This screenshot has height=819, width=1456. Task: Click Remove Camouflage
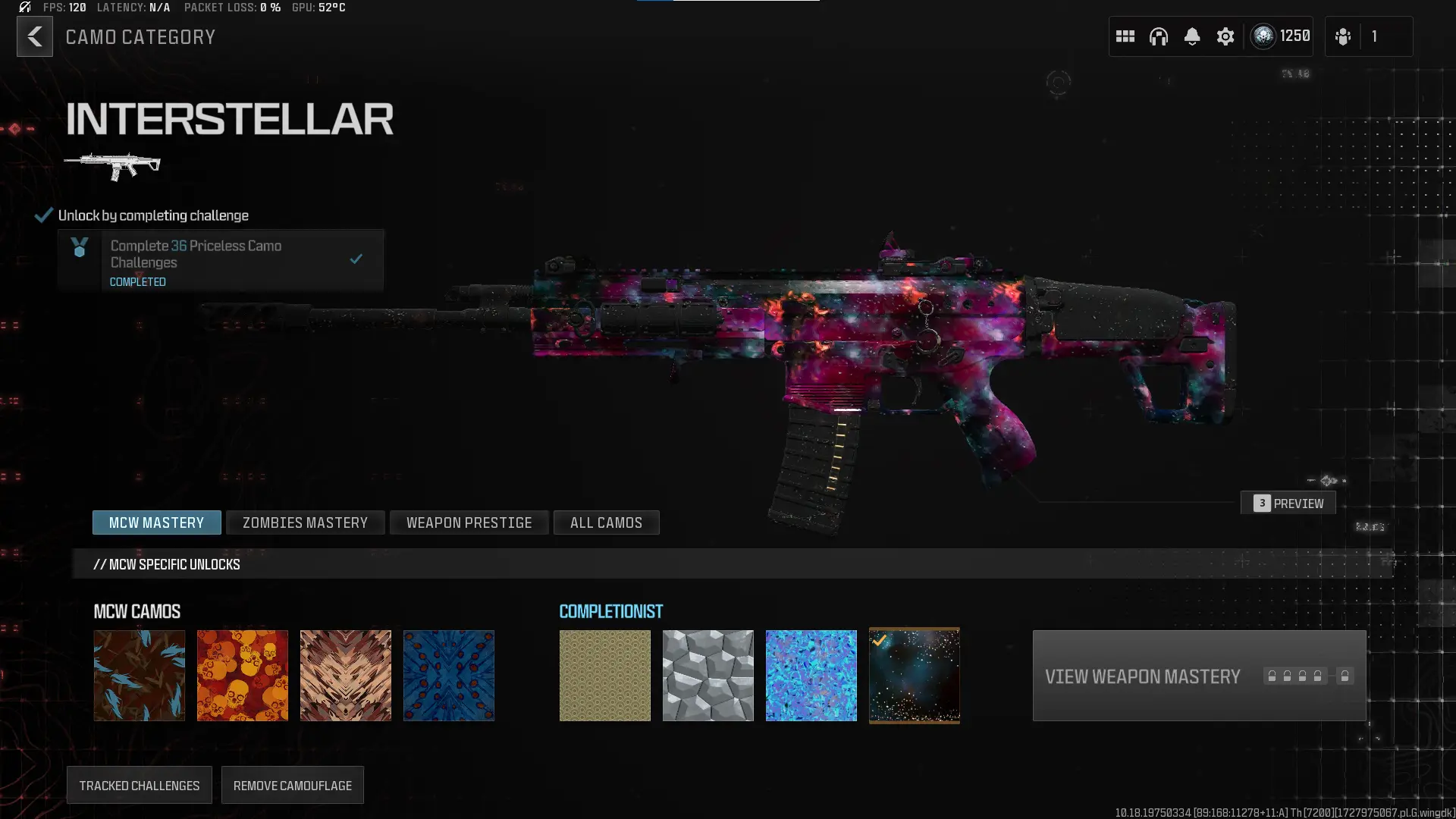point(292,785)
